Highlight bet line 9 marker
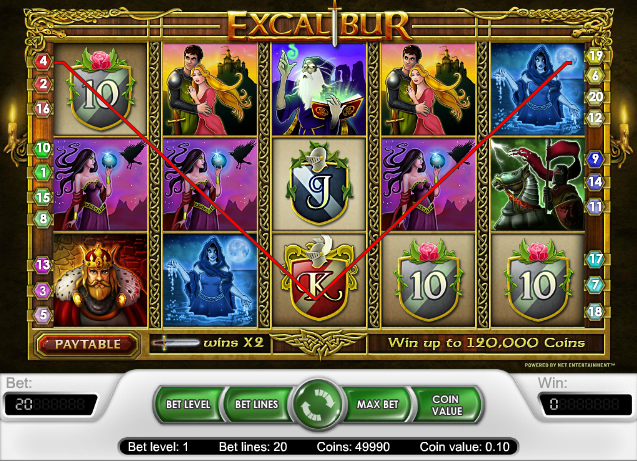 click(x=595, y=158)
